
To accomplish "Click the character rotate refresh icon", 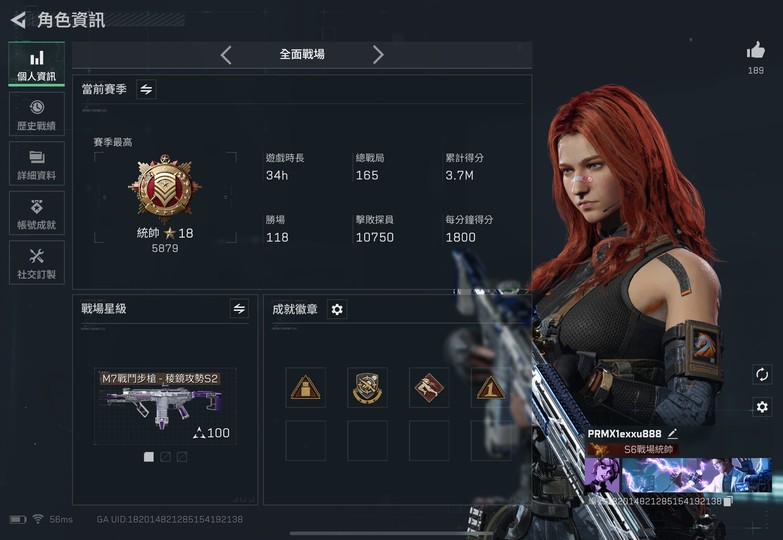I will pyautogui.click(x=762, y=374).
